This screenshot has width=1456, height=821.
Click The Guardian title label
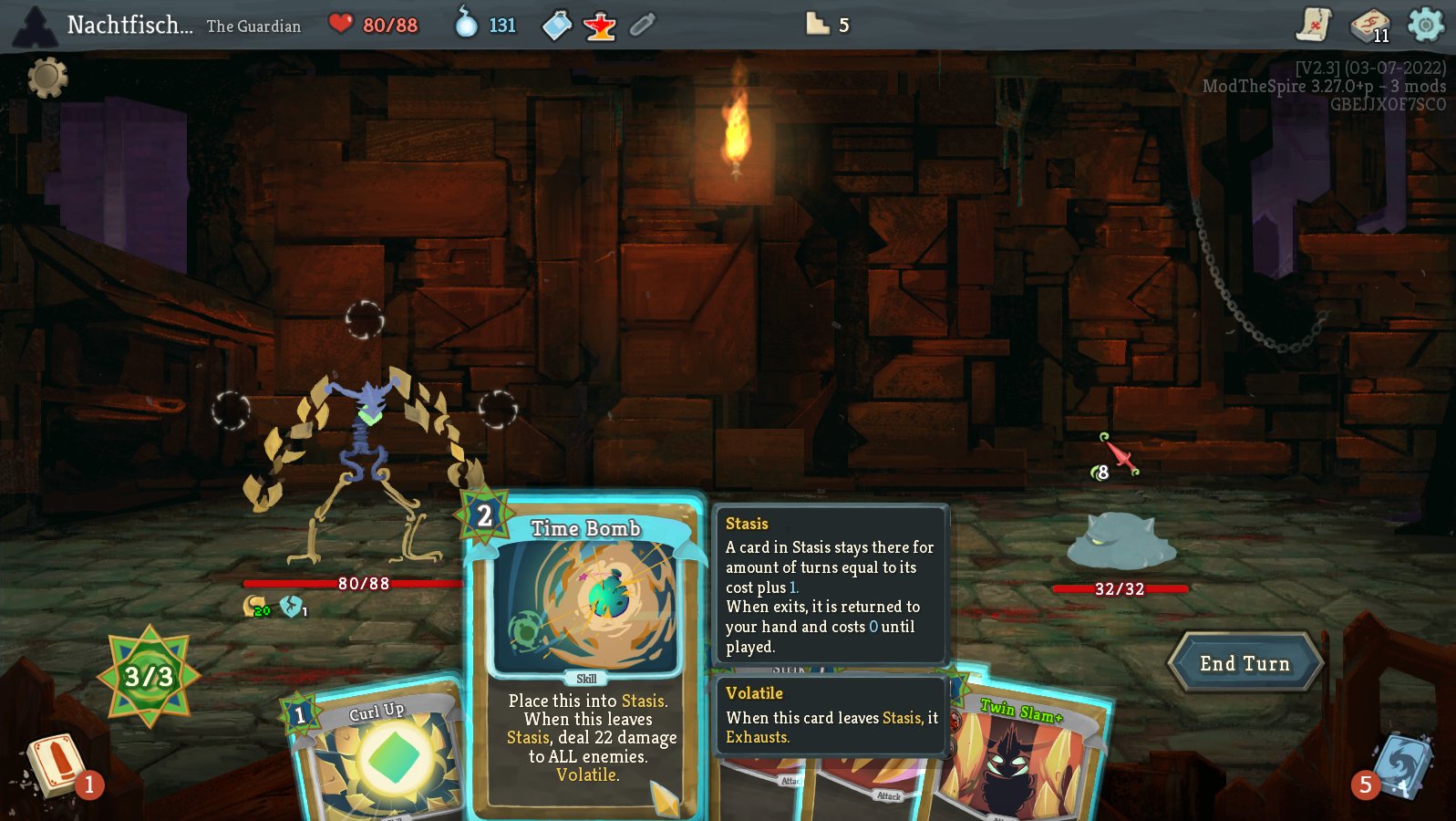click(x=253, y=26)
